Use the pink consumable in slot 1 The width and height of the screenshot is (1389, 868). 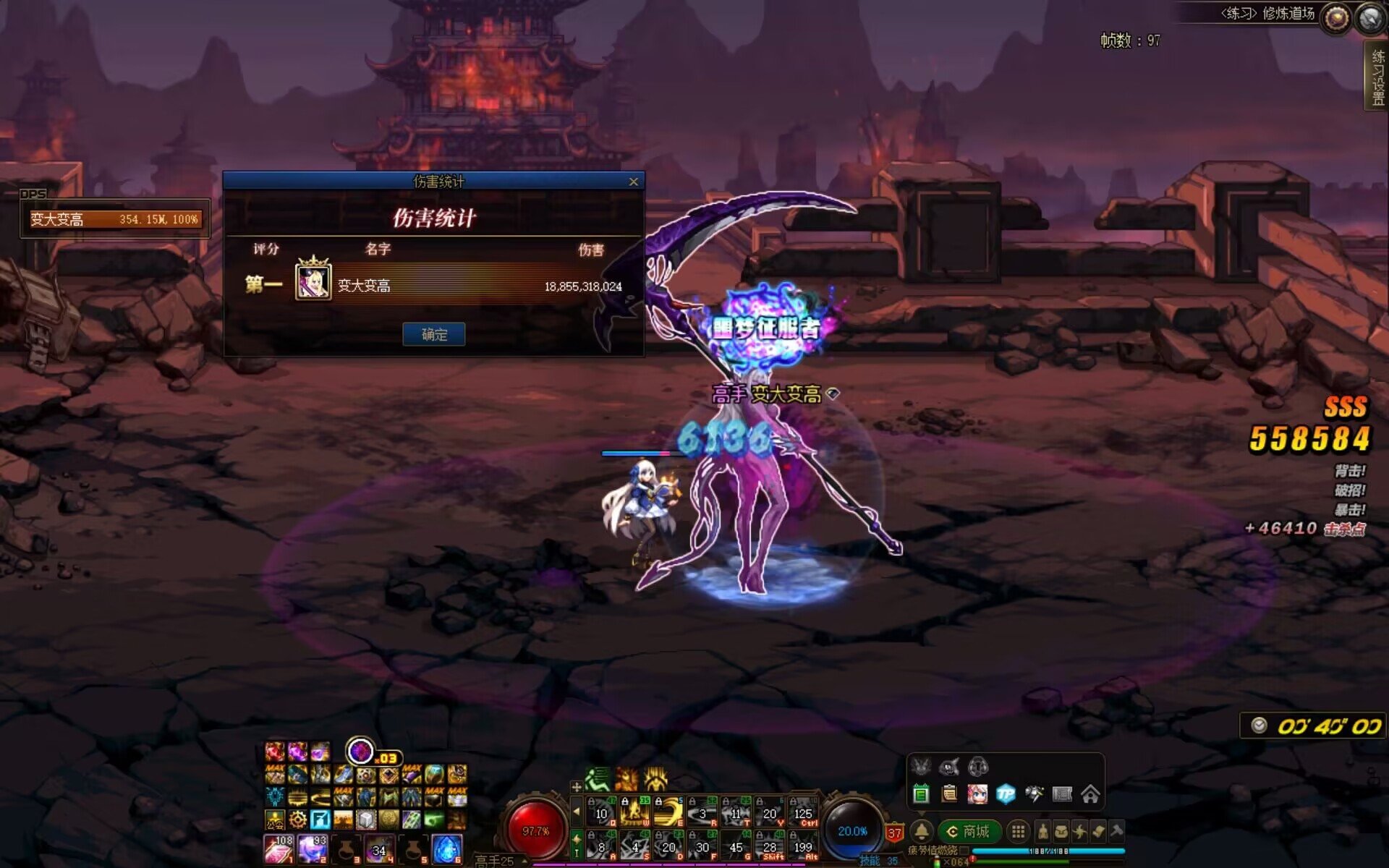pyautogui.click(x=279, y=849)
